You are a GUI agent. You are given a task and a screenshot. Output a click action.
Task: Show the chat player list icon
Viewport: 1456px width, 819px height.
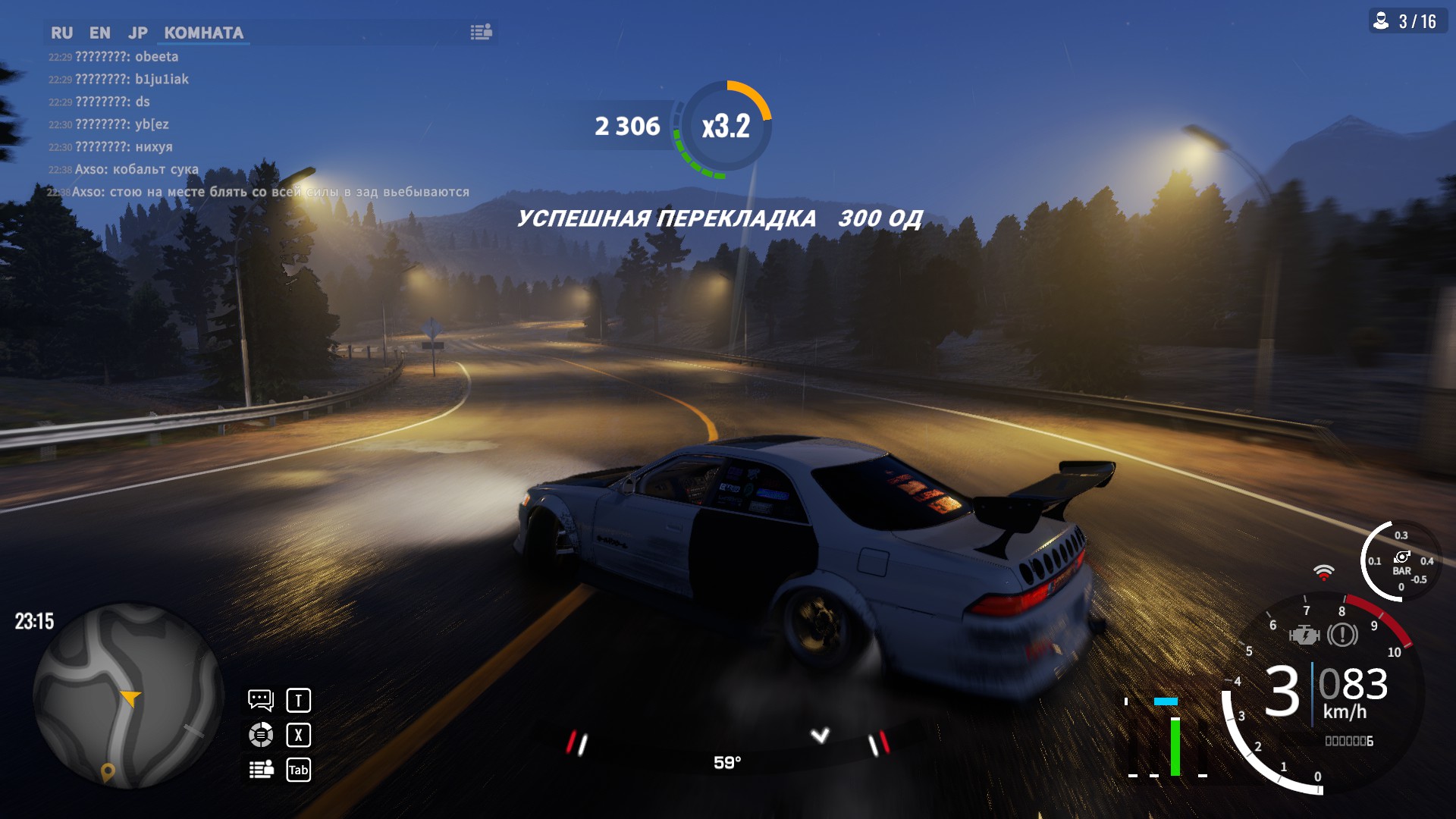click(x=481, y=32)
